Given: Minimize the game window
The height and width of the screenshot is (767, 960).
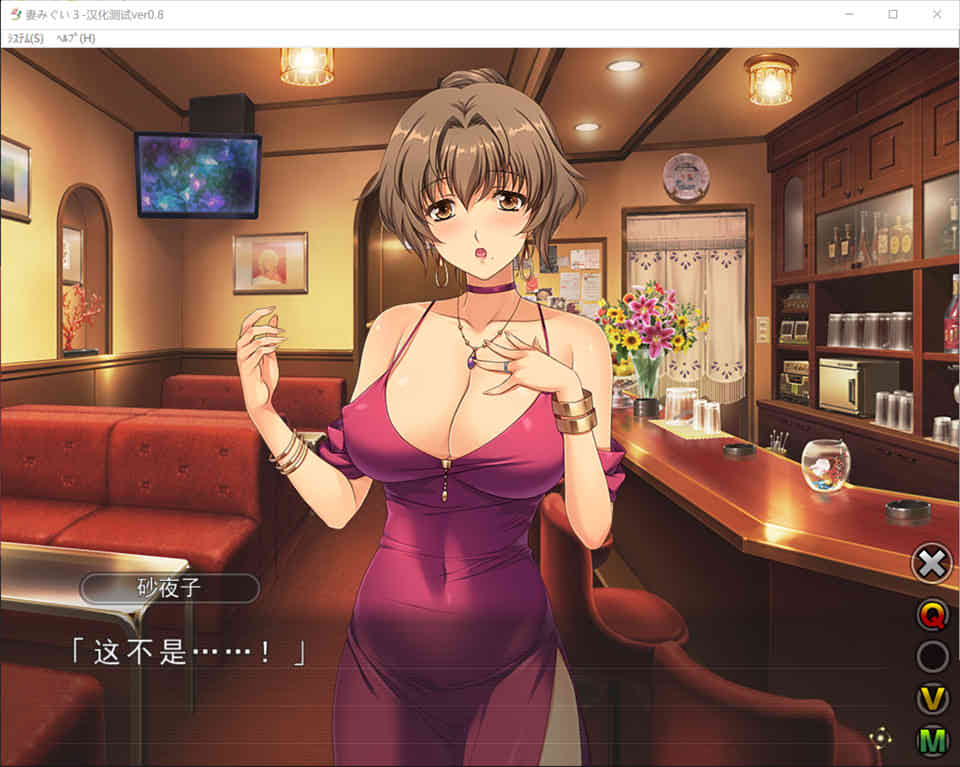Looking at the screenshot, I should pos(848,14).
